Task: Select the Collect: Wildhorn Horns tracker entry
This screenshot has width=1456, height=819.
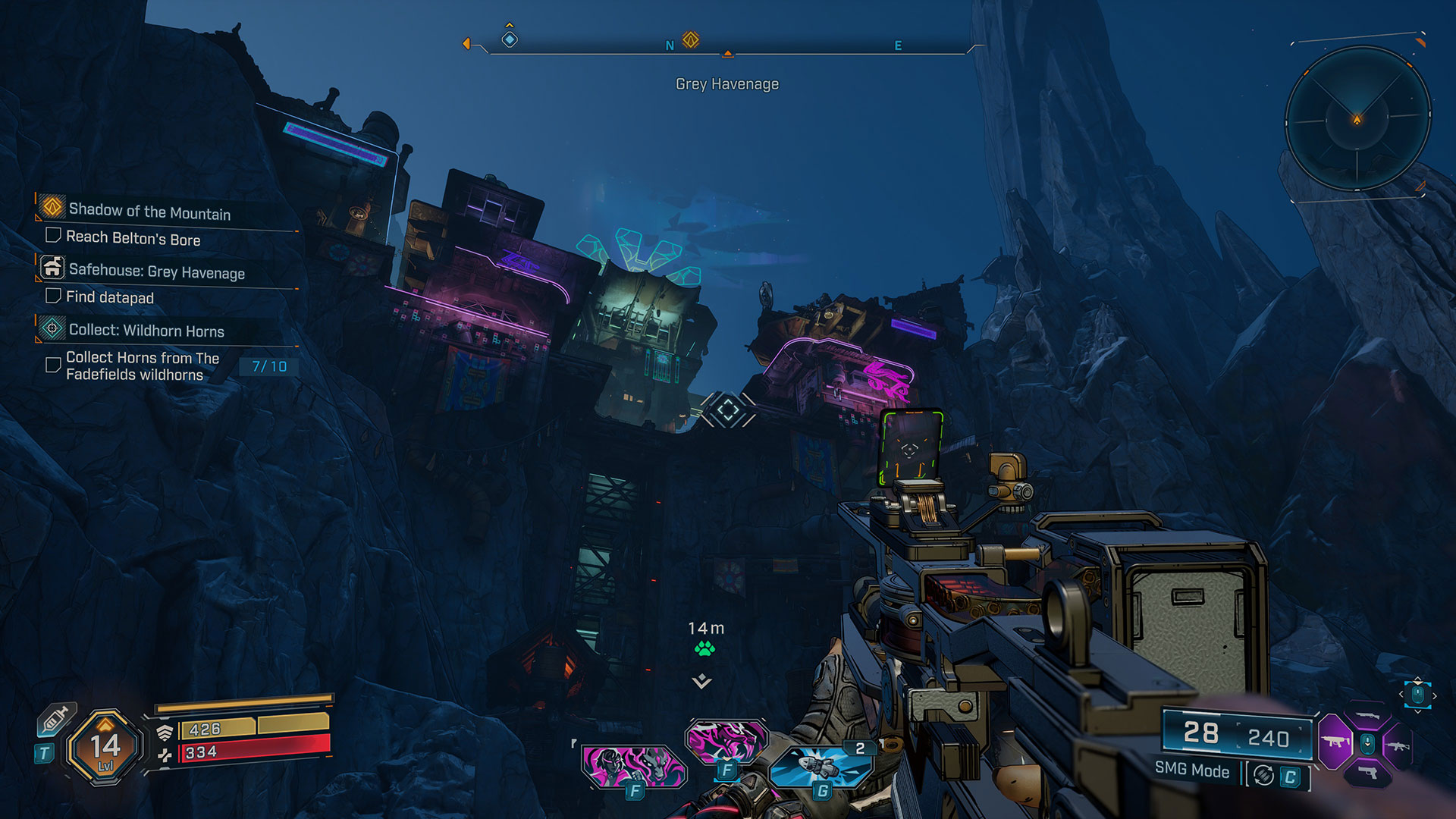Action: pyautogui.click(x=146, y=331)
